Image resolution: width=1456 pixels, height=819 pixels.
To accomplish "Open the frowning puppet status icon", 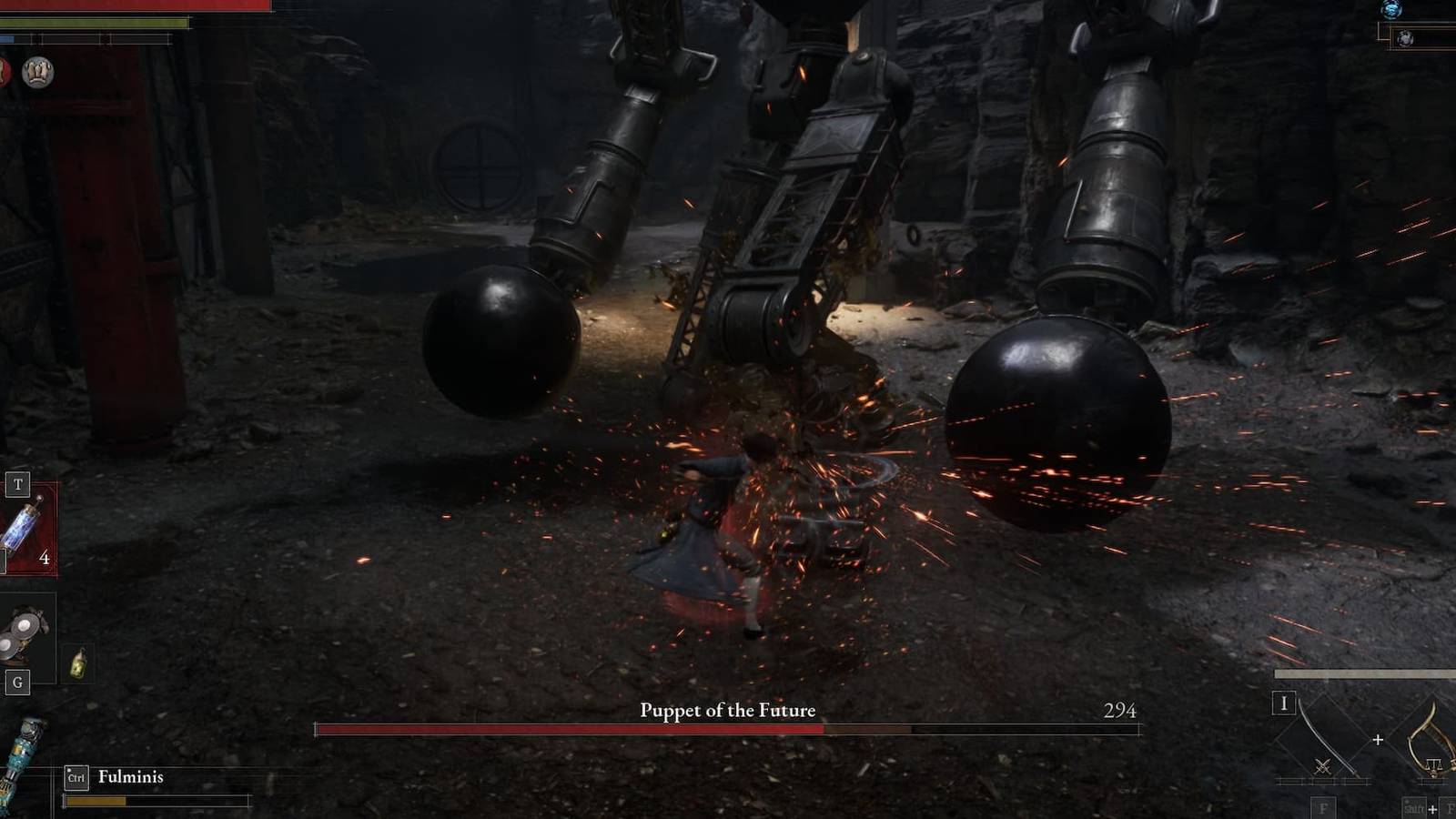I will [36, 70].
